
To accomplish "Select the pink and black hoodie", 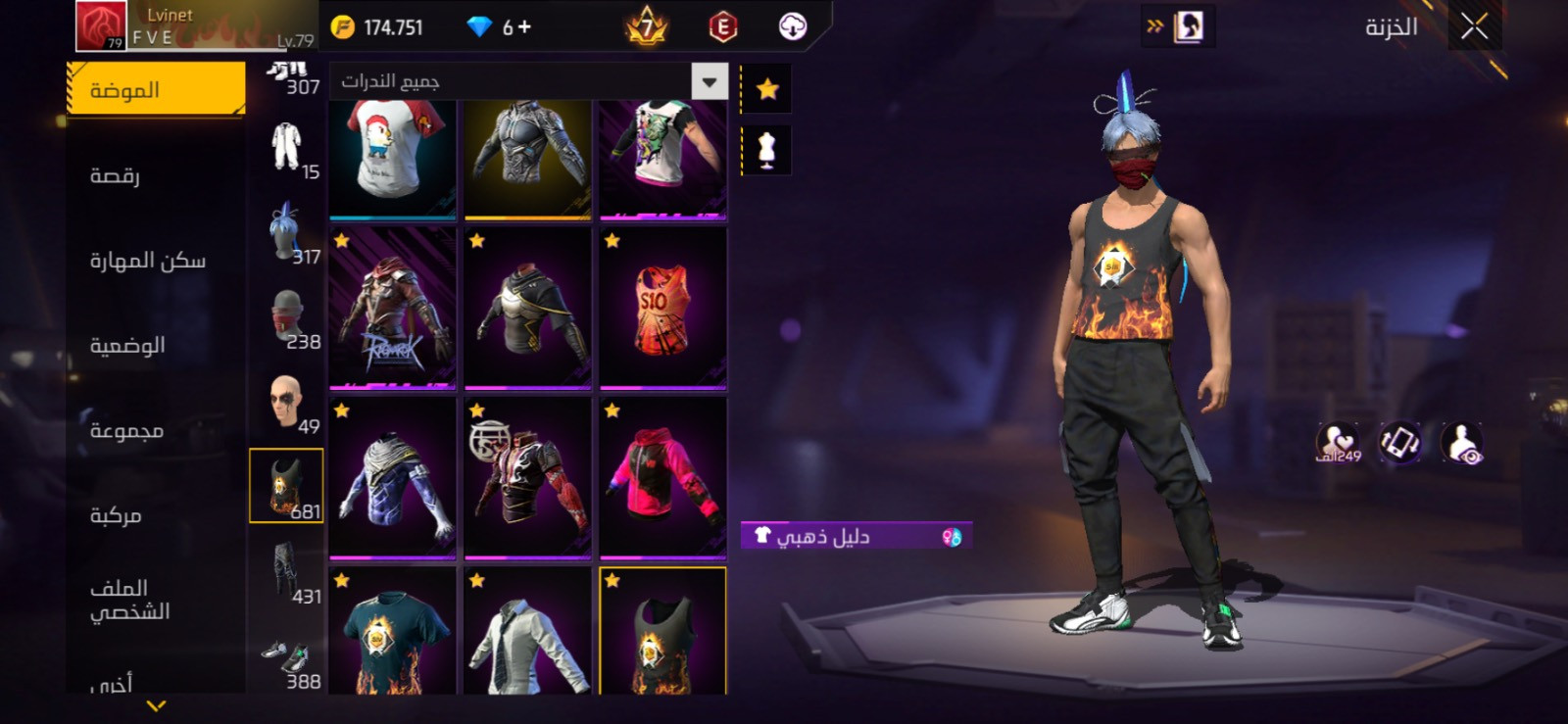I will click(662, 479).
